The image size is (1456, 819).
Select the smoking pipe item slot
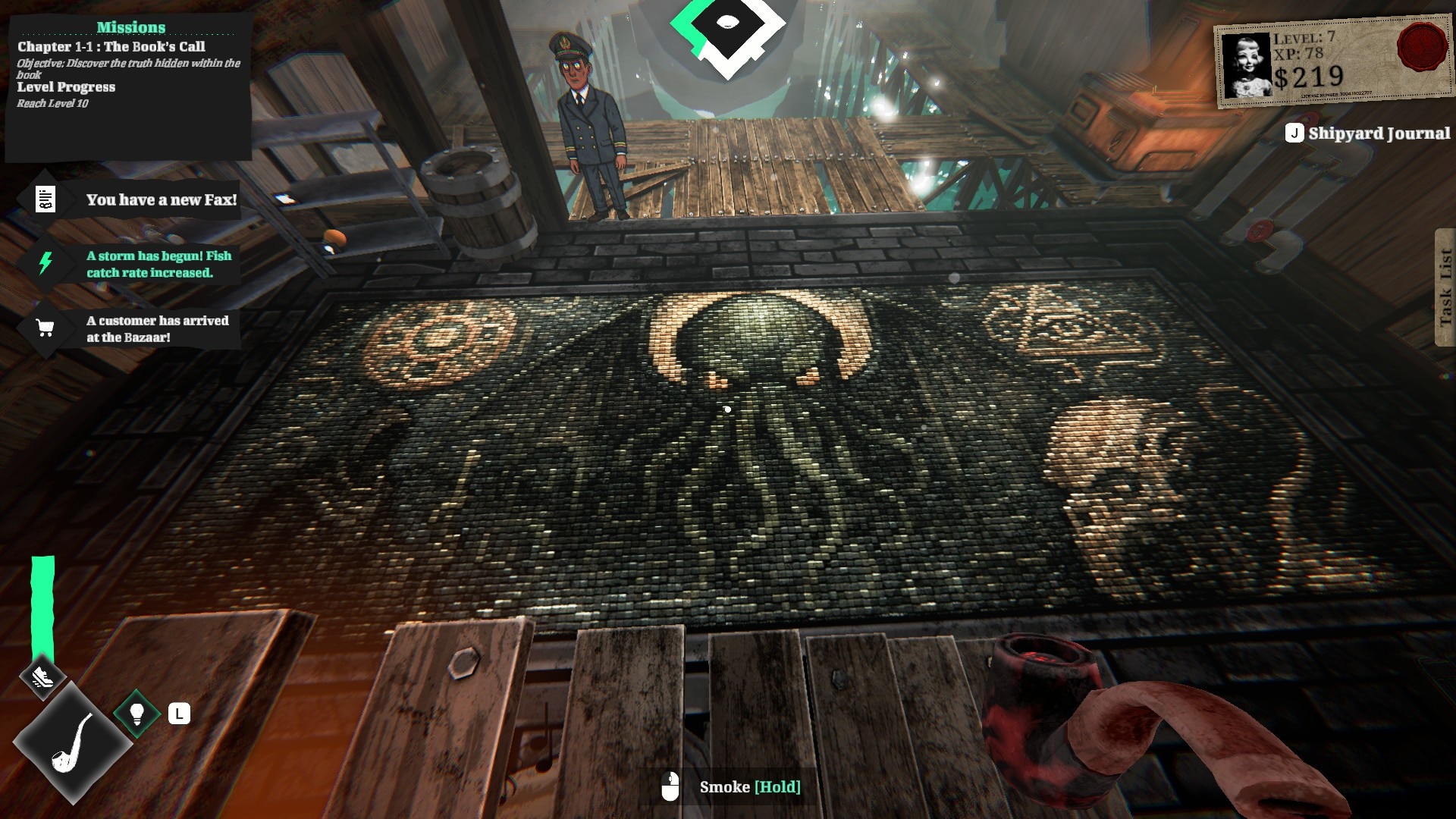coord(72,743)
